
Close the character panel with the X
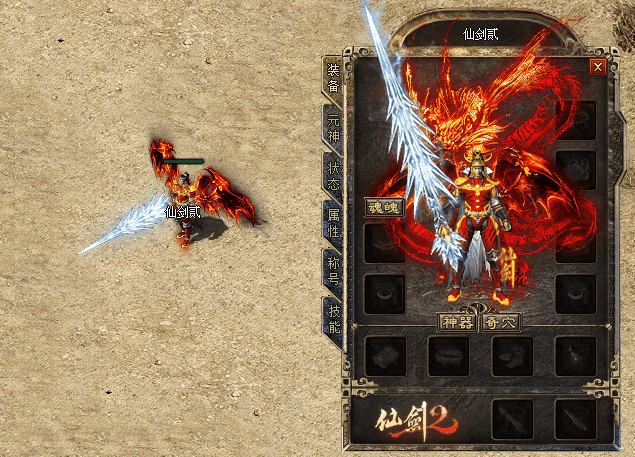pyautogui.click(x=597, y=67)
